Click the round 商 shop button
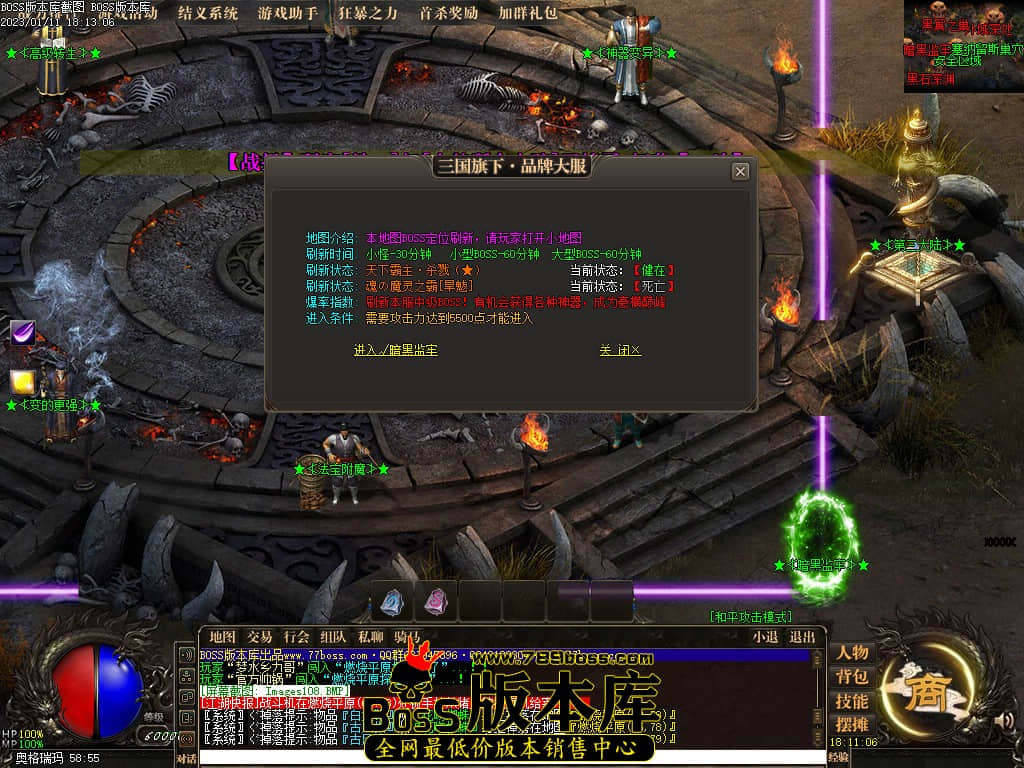The height and width of the screenshot is (768, 1024). click(x=925, y=690)
